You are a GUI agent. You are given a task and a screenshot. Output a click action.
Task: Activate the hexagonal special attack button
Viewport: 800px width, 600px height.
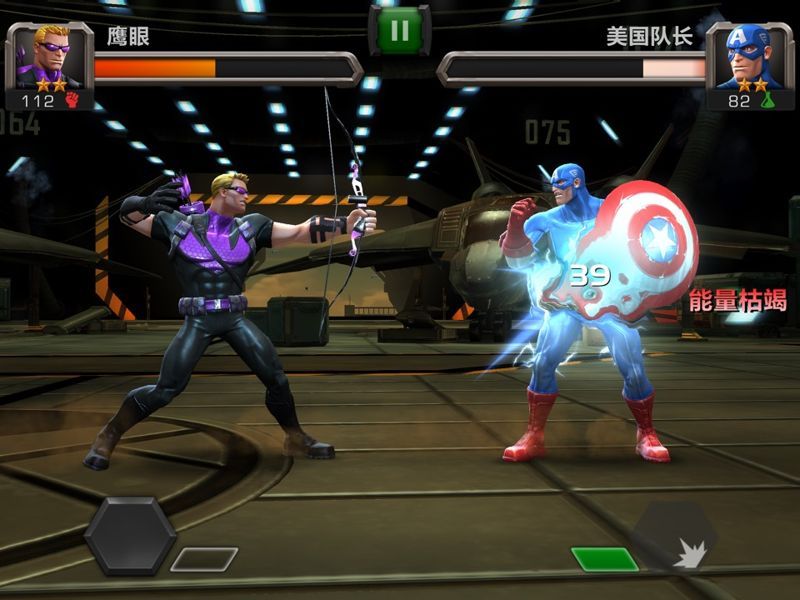point(130,535)
